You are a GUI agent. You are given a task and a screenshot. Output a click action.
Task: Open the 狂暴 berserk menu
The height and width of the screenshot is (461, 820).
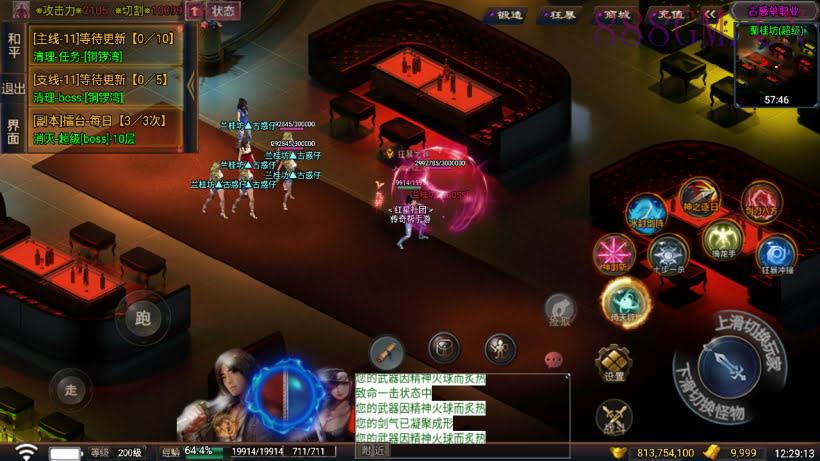point(563,15)
